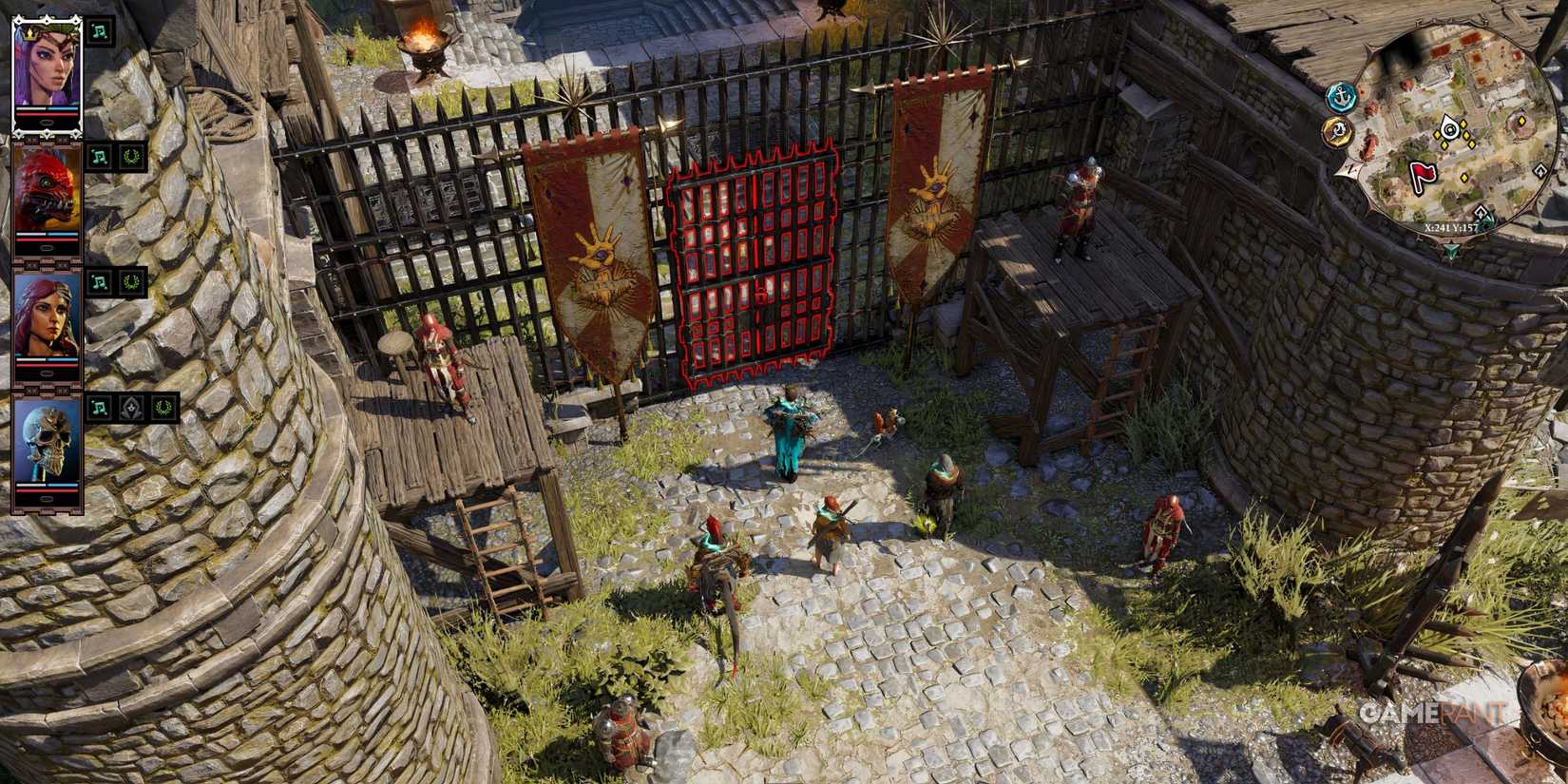Click the laurel wreath icon next to the Red Prince portrait
1568x784 pixels.
tap(132, 157)
